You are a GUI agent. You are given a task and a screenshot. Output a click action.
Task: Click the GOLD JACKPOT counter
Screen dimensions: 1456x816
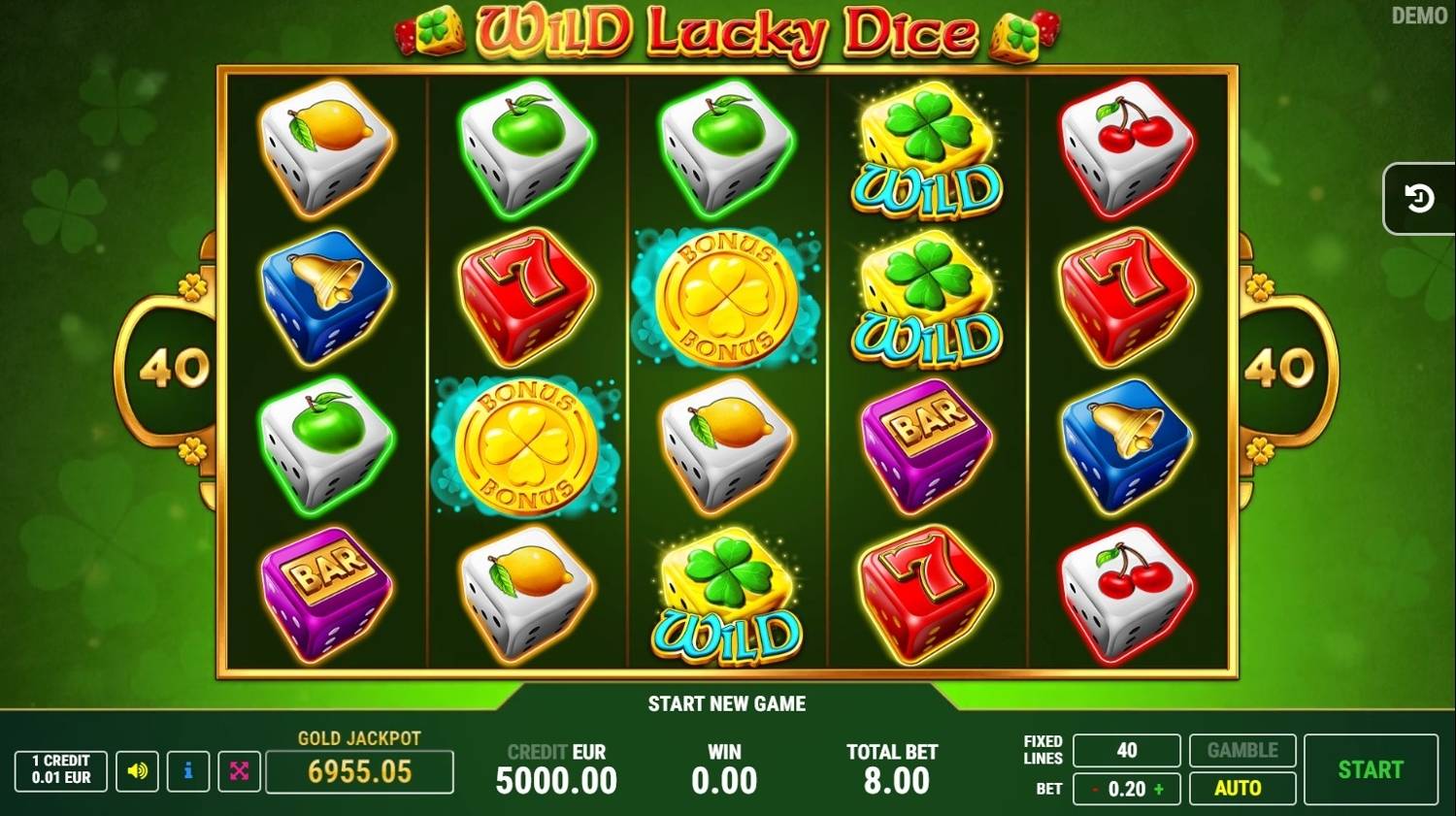(359, 772)
